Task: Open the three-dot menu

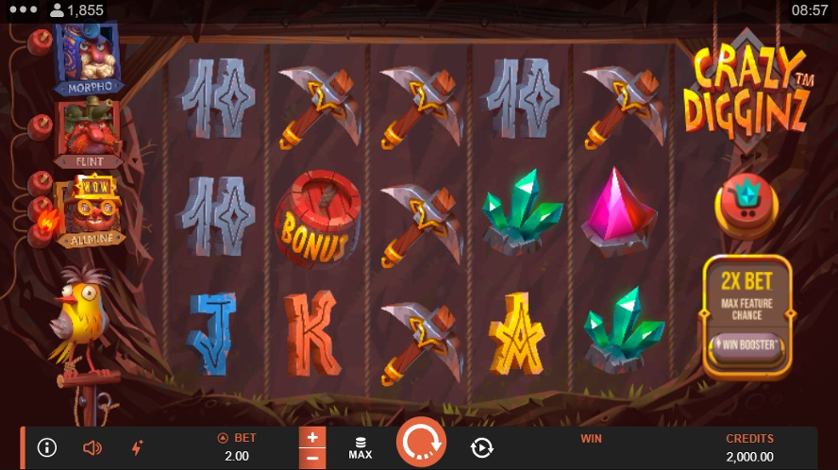Action: coord(21,10)
